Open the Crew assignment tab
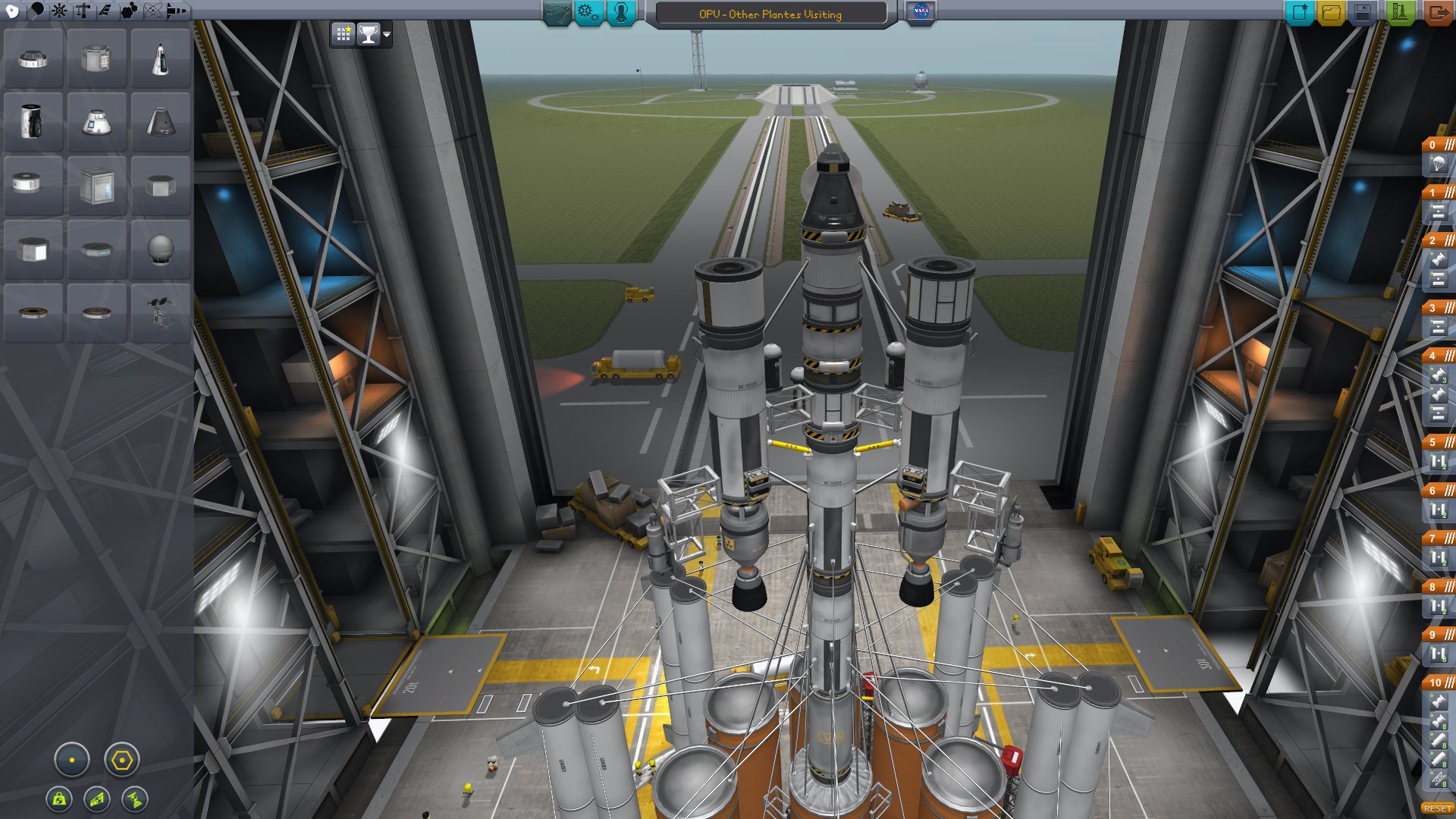The image size is (1456, 819). coord(620,13)
